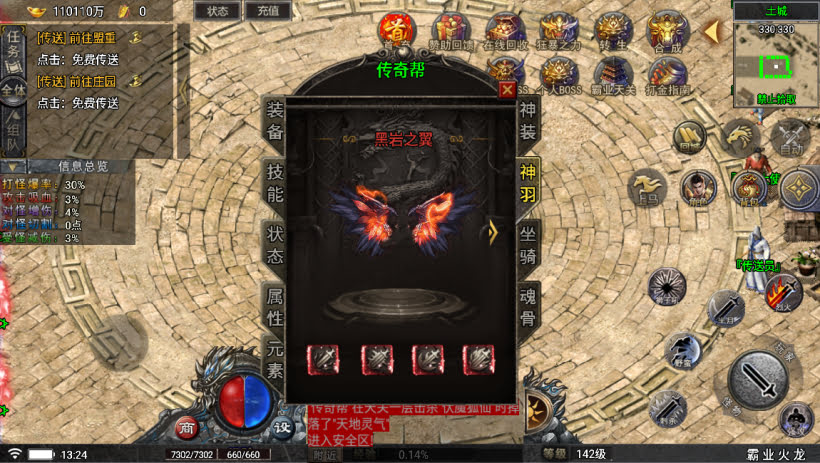Open the 赞助回馈 gift box icon
The height and width of the screenshot is (463, 820).
tap(451, 30)
